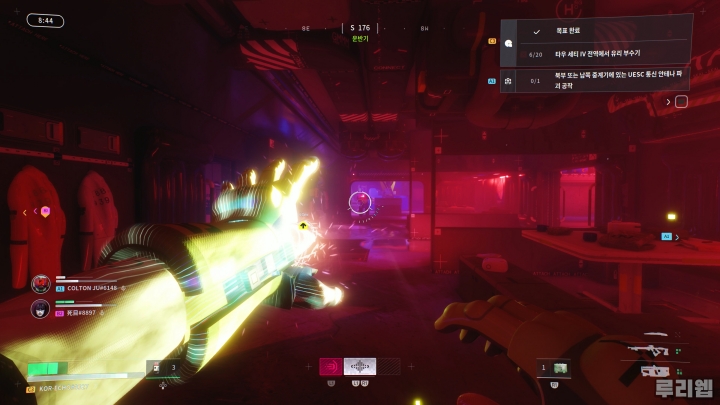Image resolution: width=720 pixels, height=405 pixels.
Task: Select teammate COLTON JU's portrait
Action: (41, 284)
